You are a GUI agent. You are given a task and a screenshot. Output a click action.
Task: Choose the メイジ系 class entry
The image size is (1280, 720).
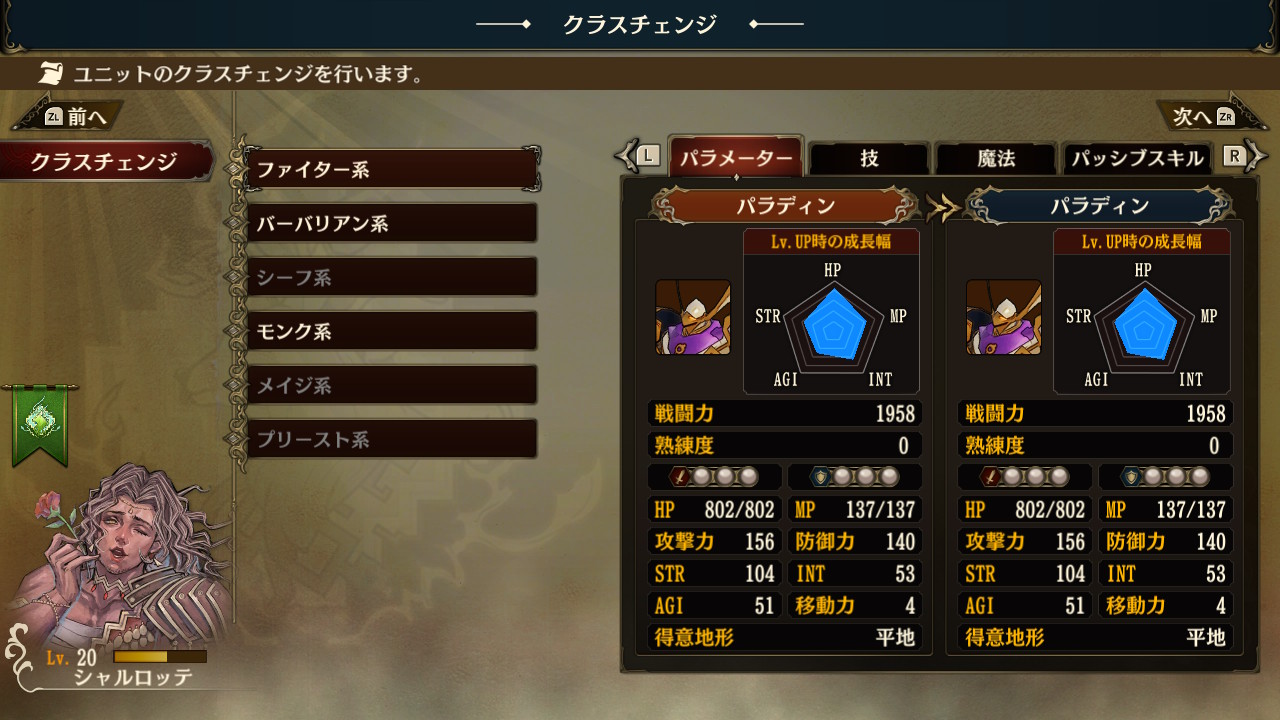coord(391,385)
